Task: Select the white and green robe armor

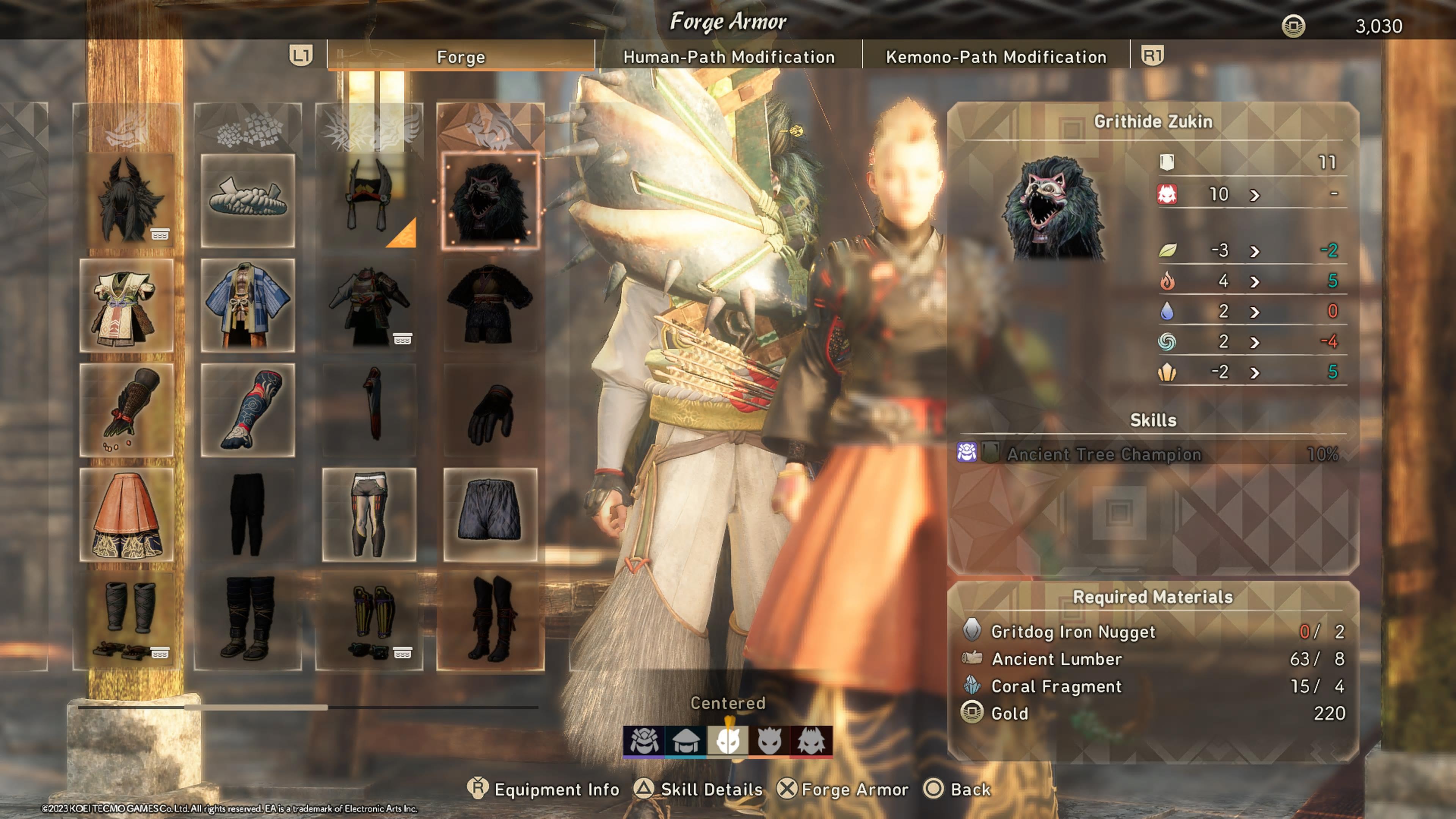Action: (127, 305)
